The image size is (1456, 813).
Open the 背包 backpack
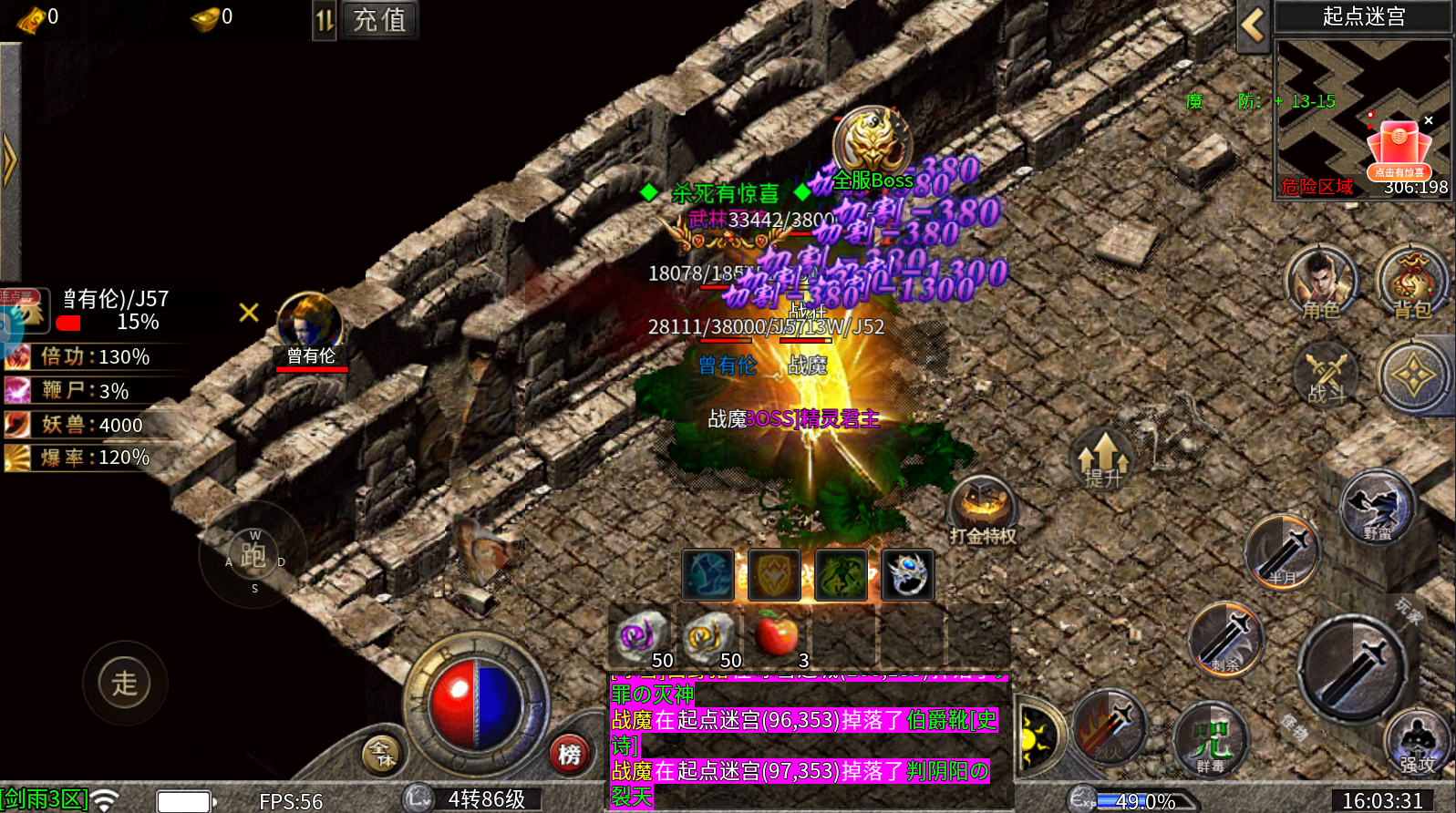point(1412,283)
